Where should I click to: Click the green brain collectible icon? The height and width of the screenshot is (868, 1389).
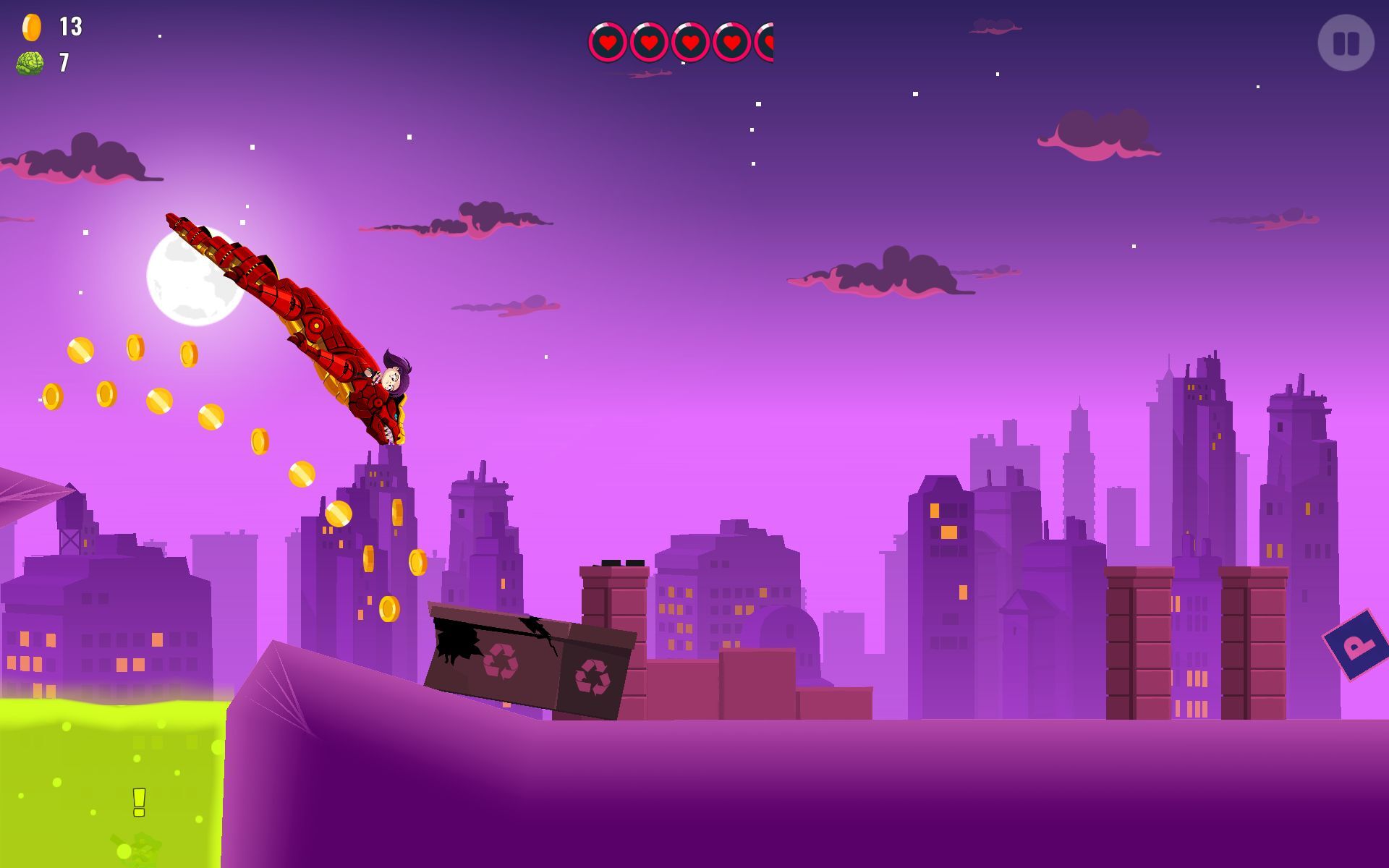(x=30, y=64)
